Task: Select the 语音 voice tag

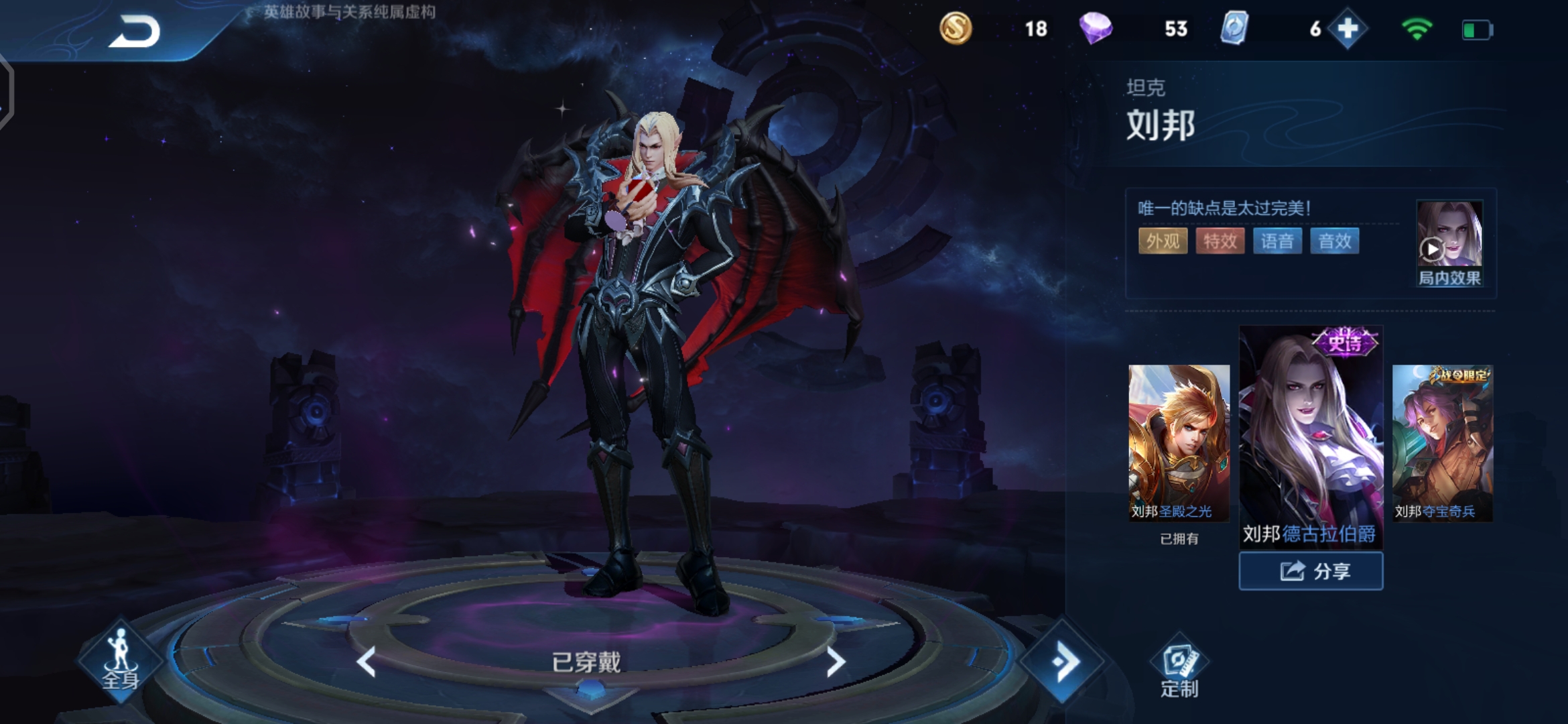Action: 1277,241
